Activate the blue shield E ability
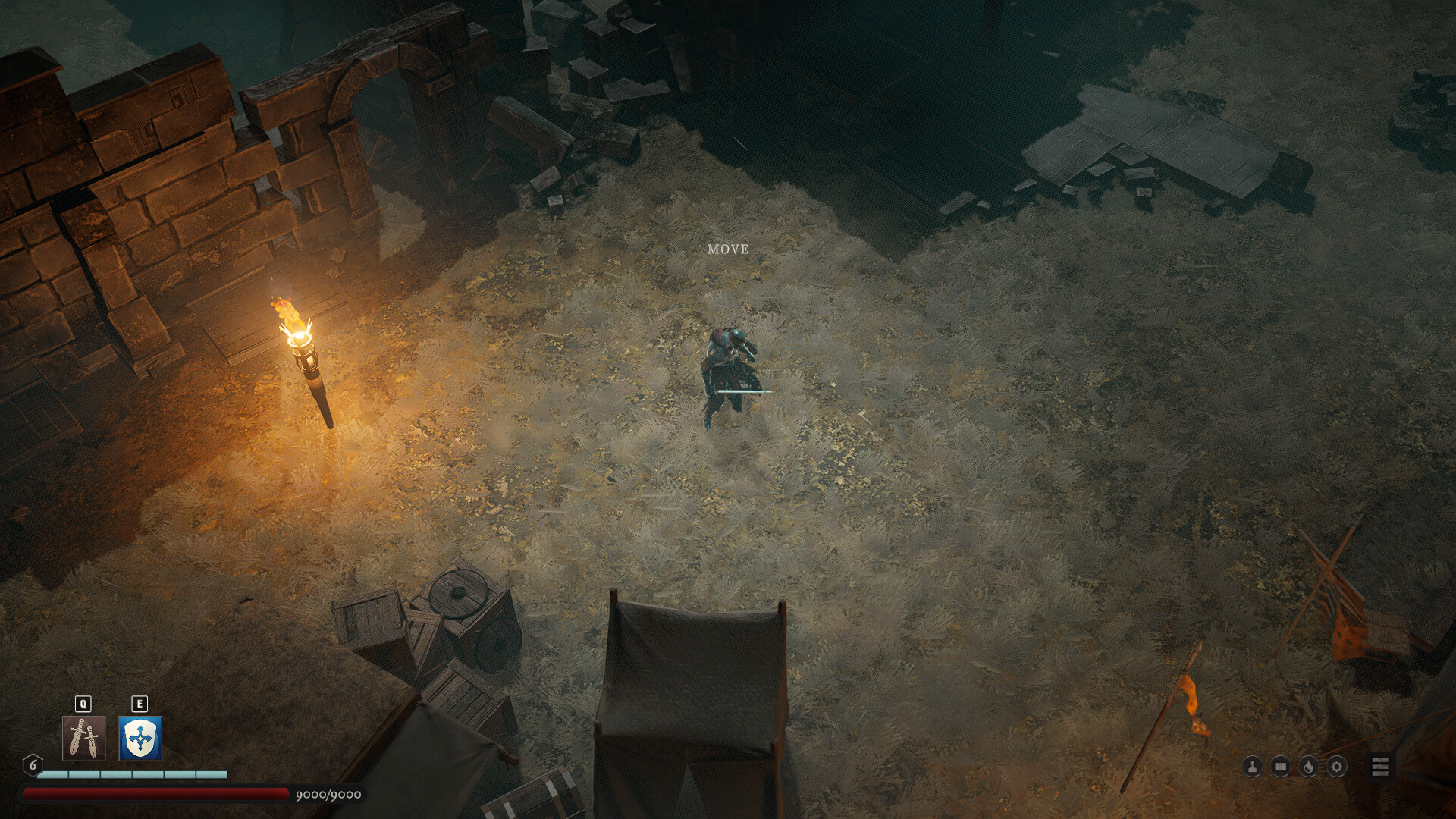Screen dimensions: 1456x819 point(139,737)
